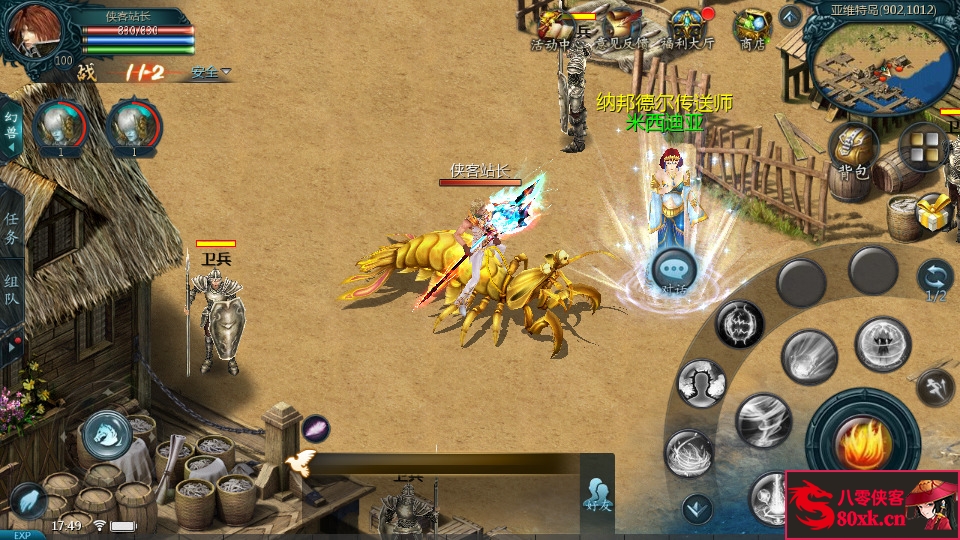Open the four-square grid menu
This screenshot has width=960, height=540.
(922, 146)
